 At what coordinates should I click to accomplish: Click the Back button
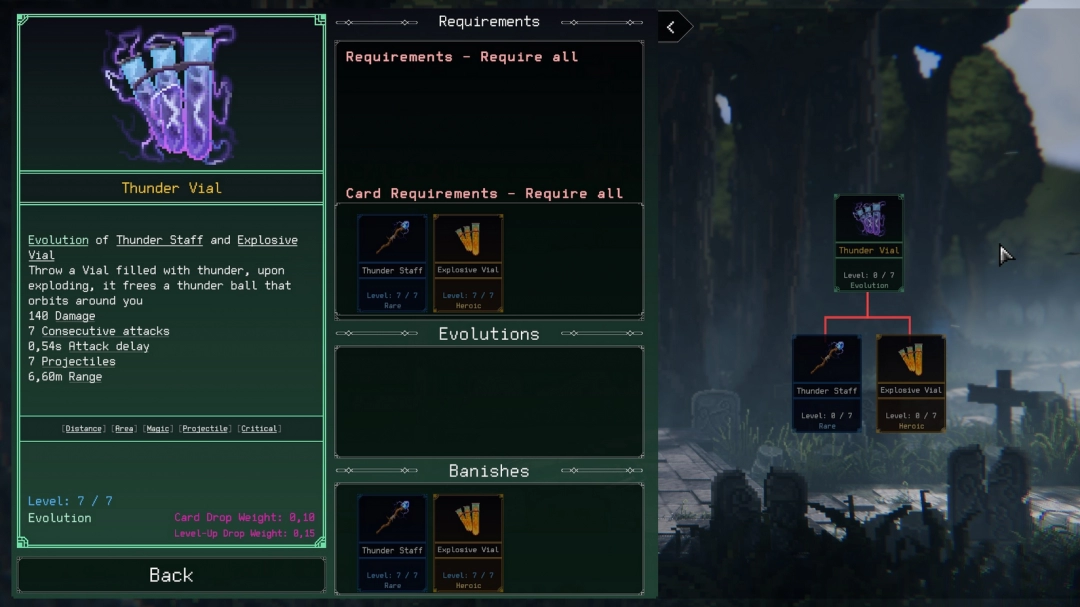click(171, 575)
